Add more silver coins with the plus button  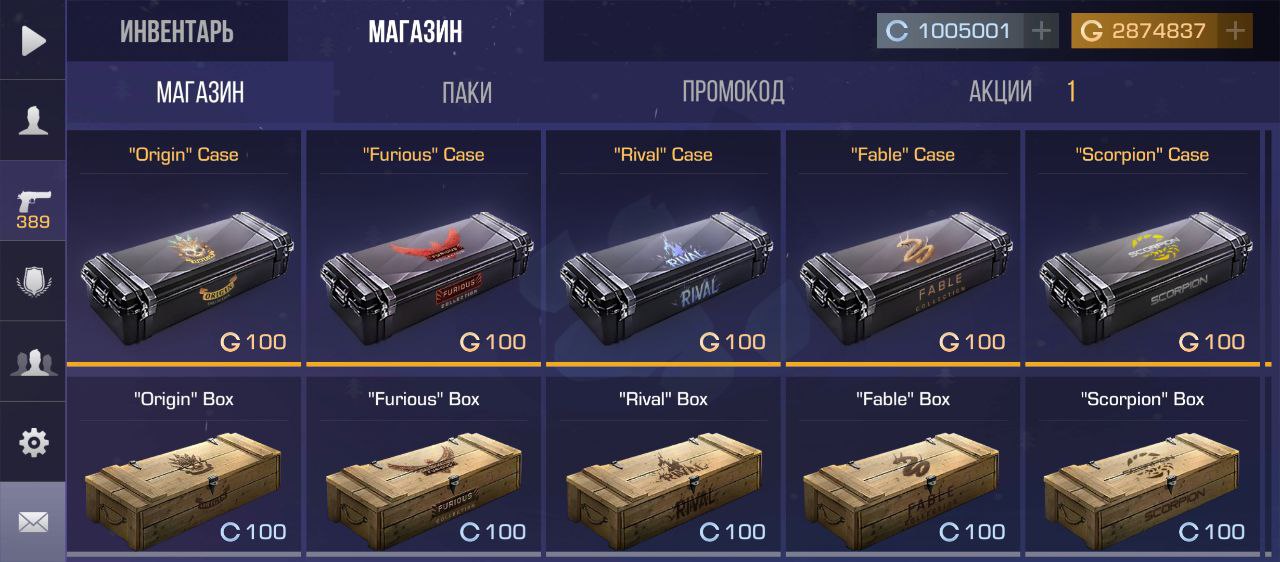pos(1042,31)
